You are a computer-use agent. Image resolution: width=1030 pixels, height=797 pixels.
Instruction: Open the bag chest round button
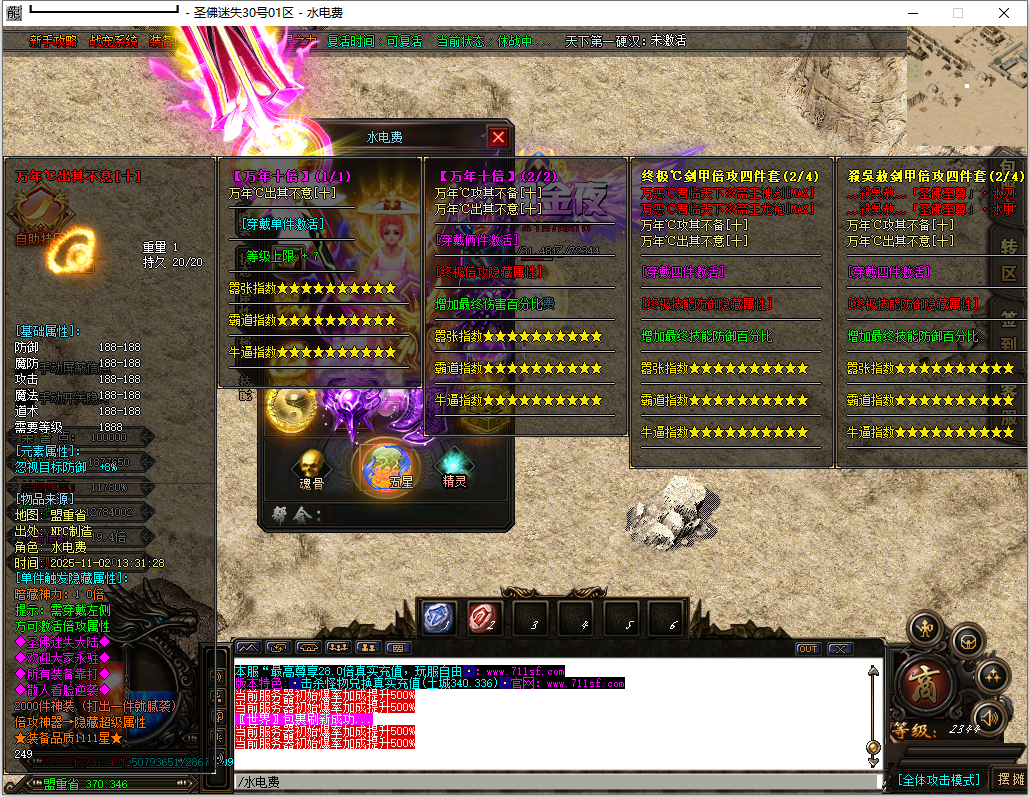pyautogui.click(x=967, y=641)
